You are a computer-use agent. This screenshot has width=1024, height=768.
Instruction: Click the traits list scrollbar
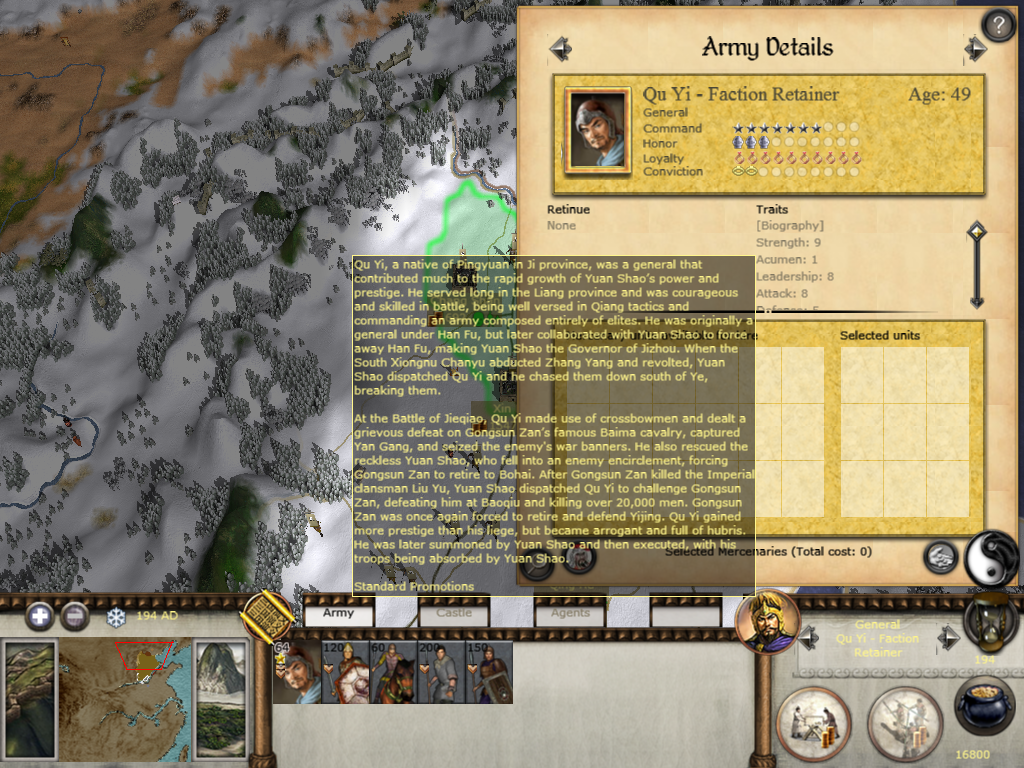[x=977, y=265]
